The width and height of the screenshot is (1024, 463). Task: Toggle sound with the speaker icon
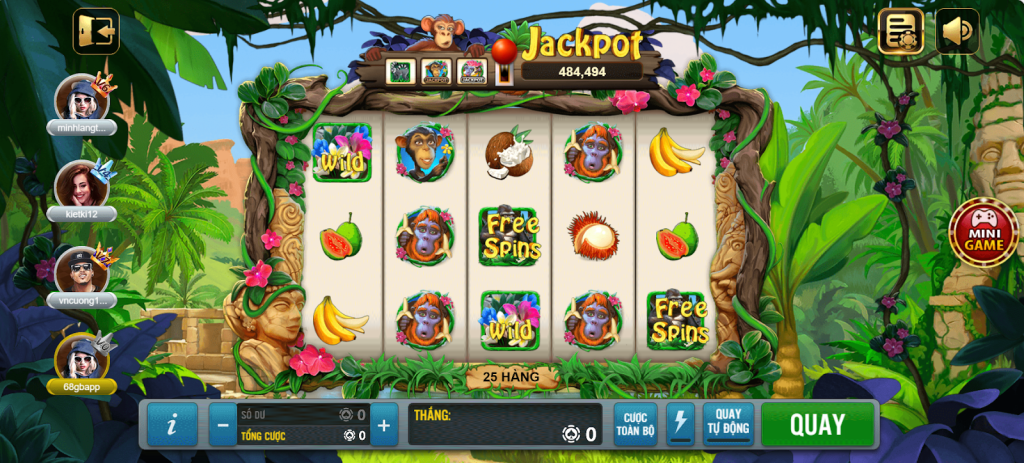tap(957, 32)
